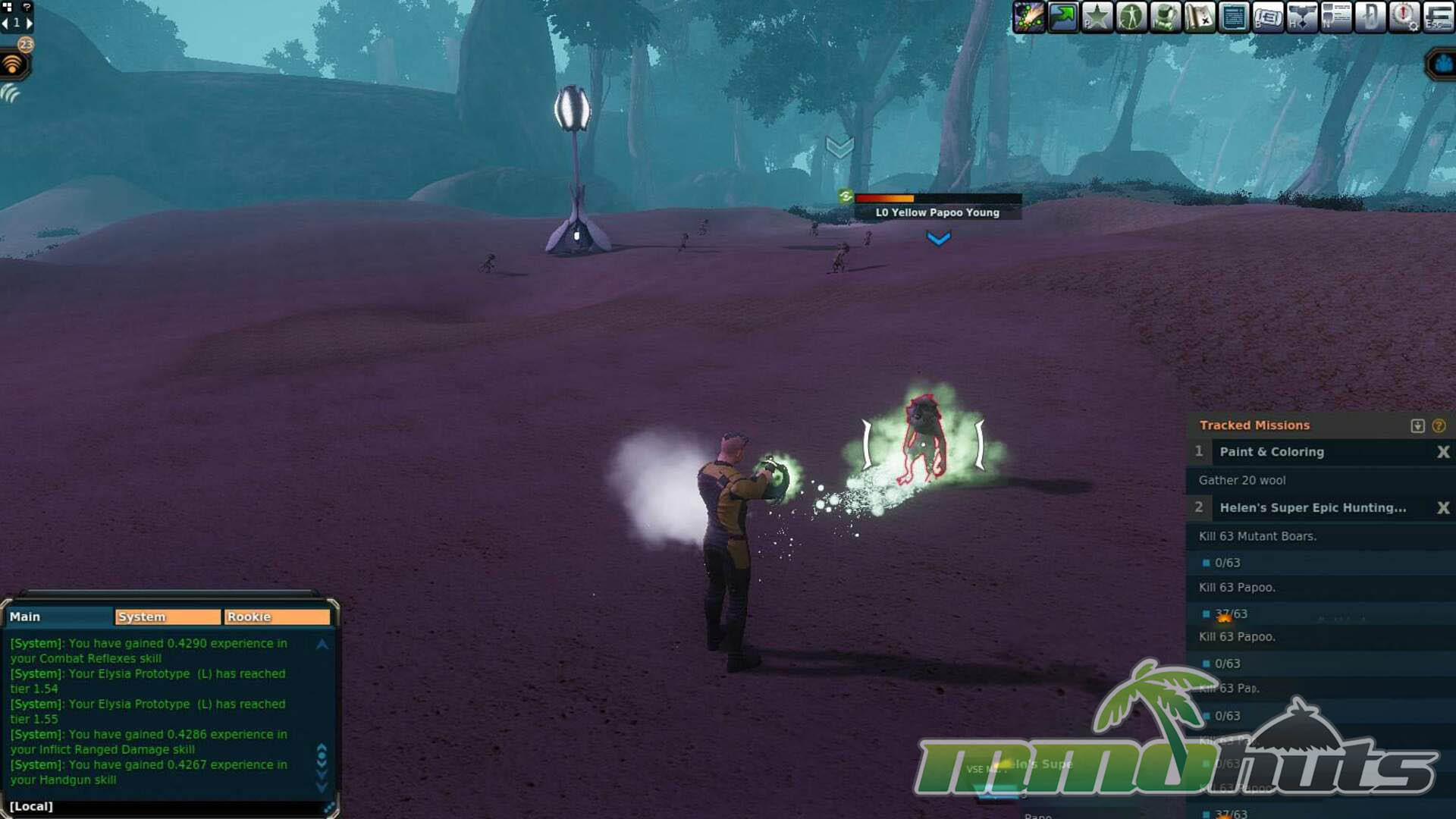Open the Esc menu toolbar button
Image resolution: width=1456 pixels, height=819 pixels.
click(x=1439, y=17)
